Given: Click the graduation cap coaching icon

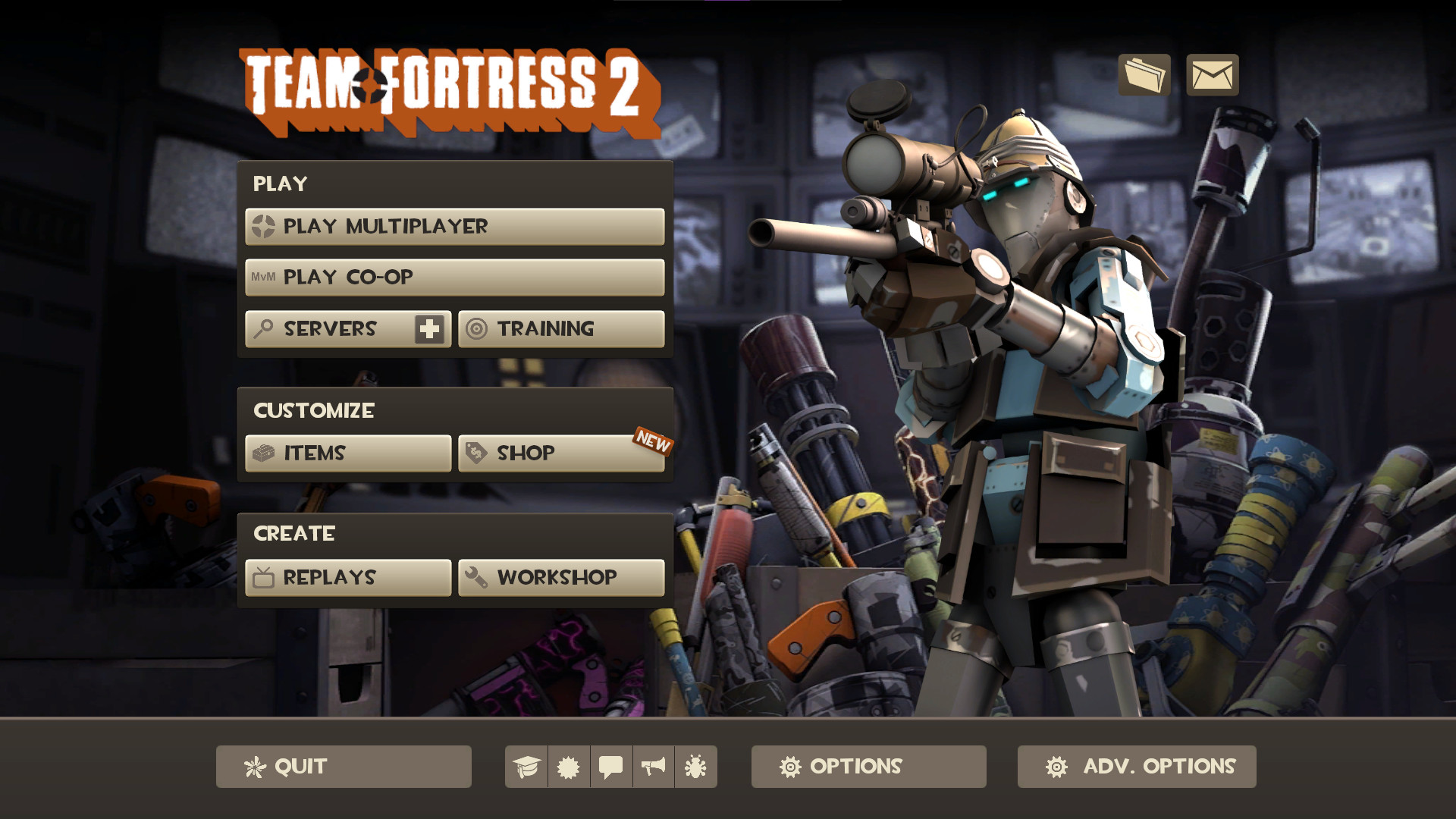Looking at the screenshot, I should pos(527,767).
